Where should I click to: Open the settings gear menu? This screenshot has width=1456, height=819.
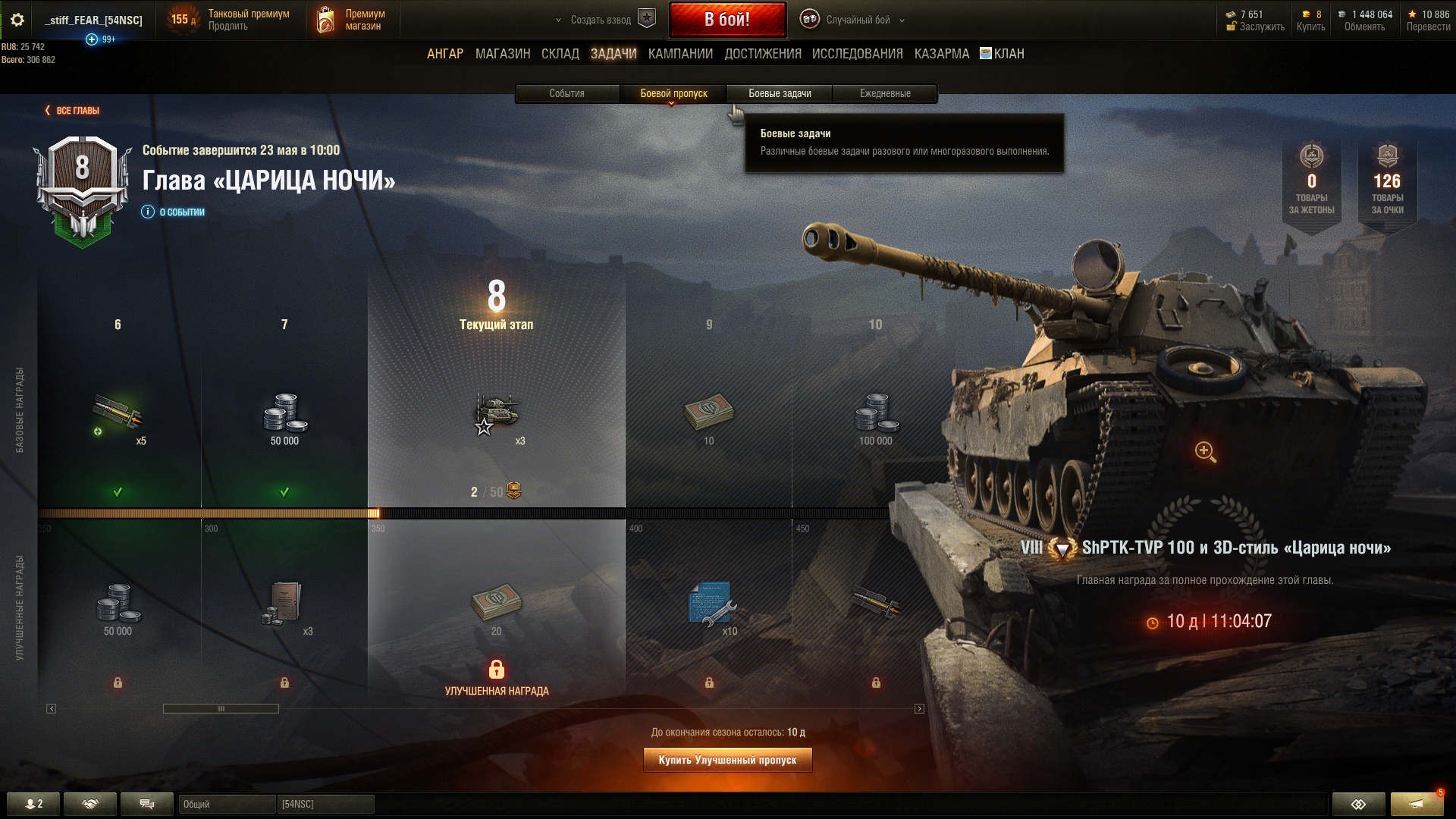tap(17, 20)
